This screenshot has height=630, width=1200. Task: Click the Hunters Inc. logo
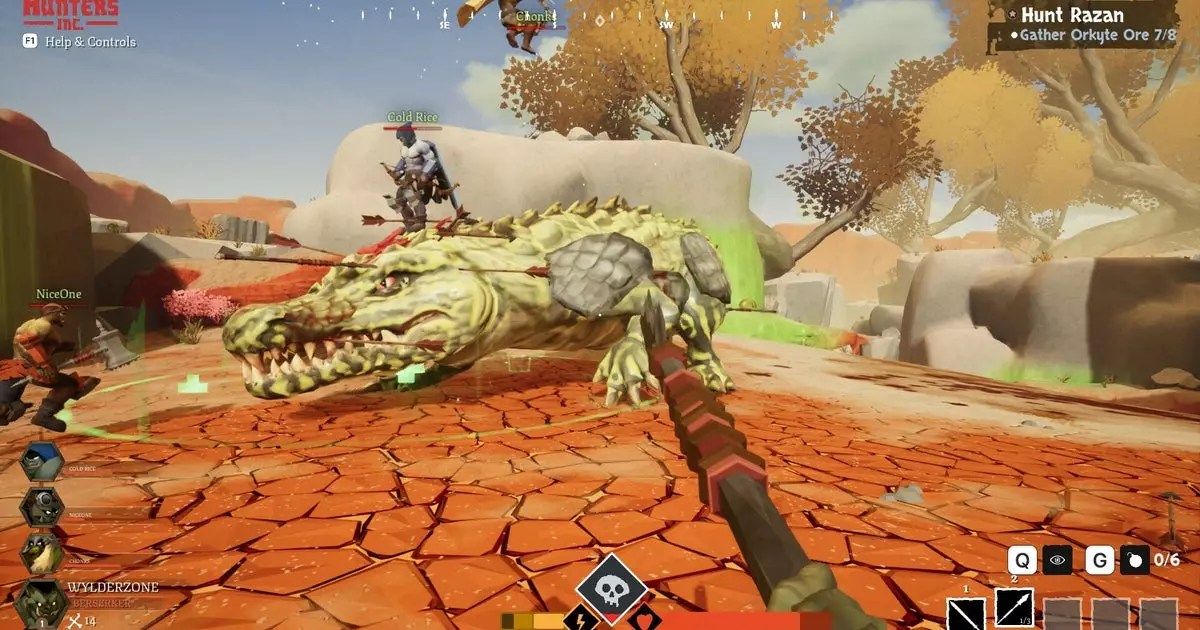(70, 12)
